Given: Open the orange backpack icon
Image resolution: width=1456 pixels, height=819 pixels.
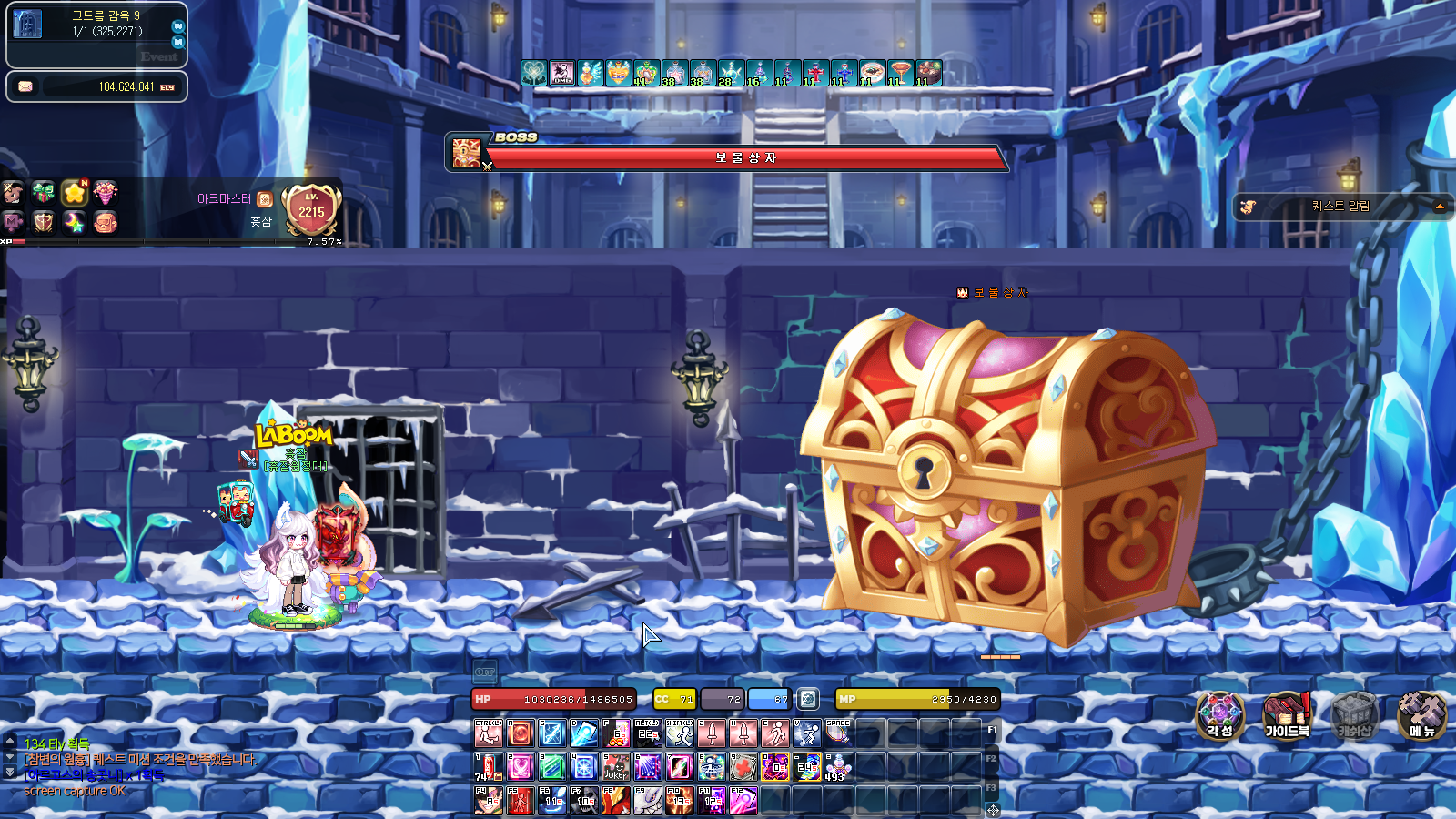Looking at the screenshot, I should [106, 221].
